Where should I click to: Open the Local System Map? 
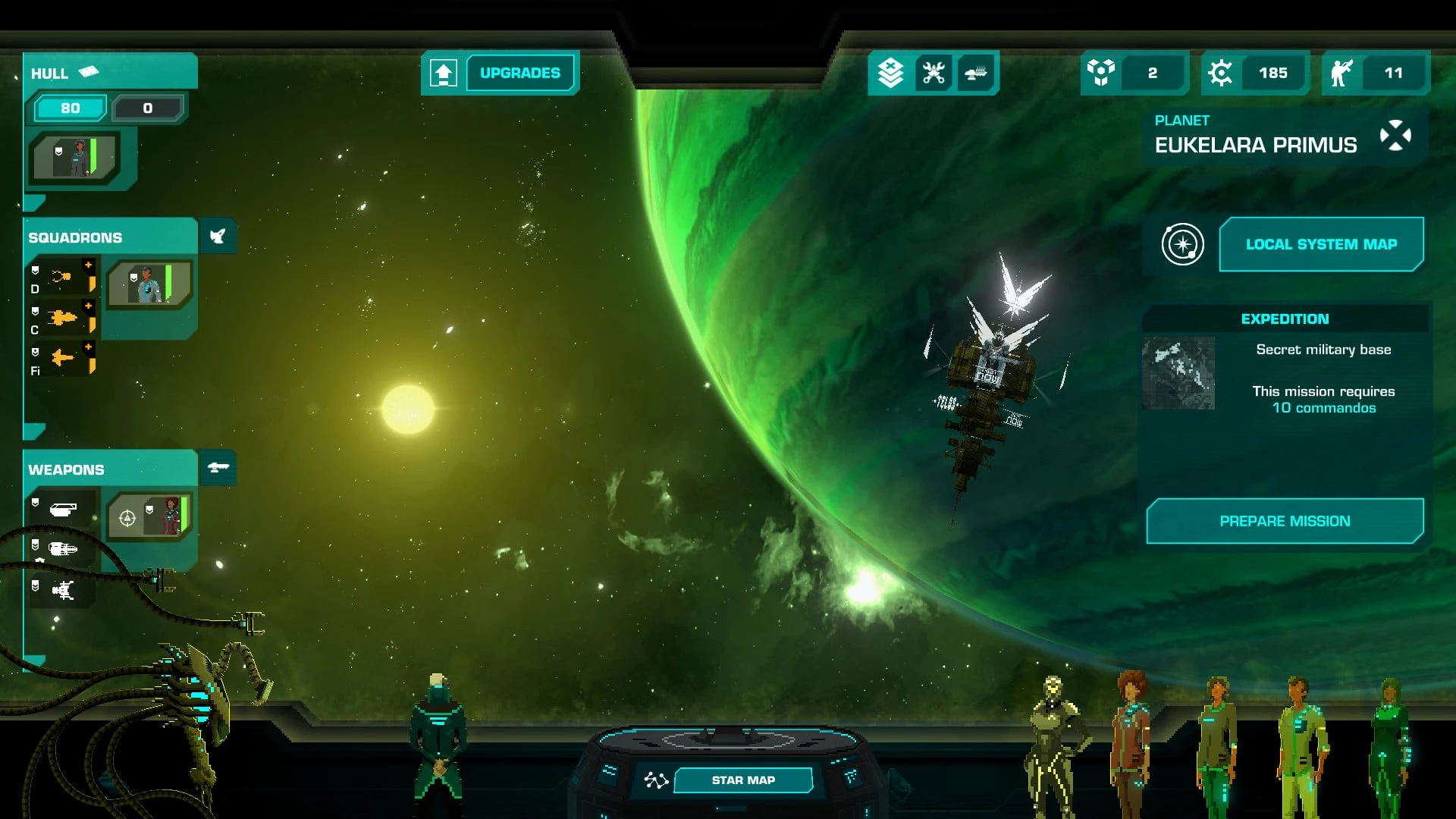pos(1320,244)
